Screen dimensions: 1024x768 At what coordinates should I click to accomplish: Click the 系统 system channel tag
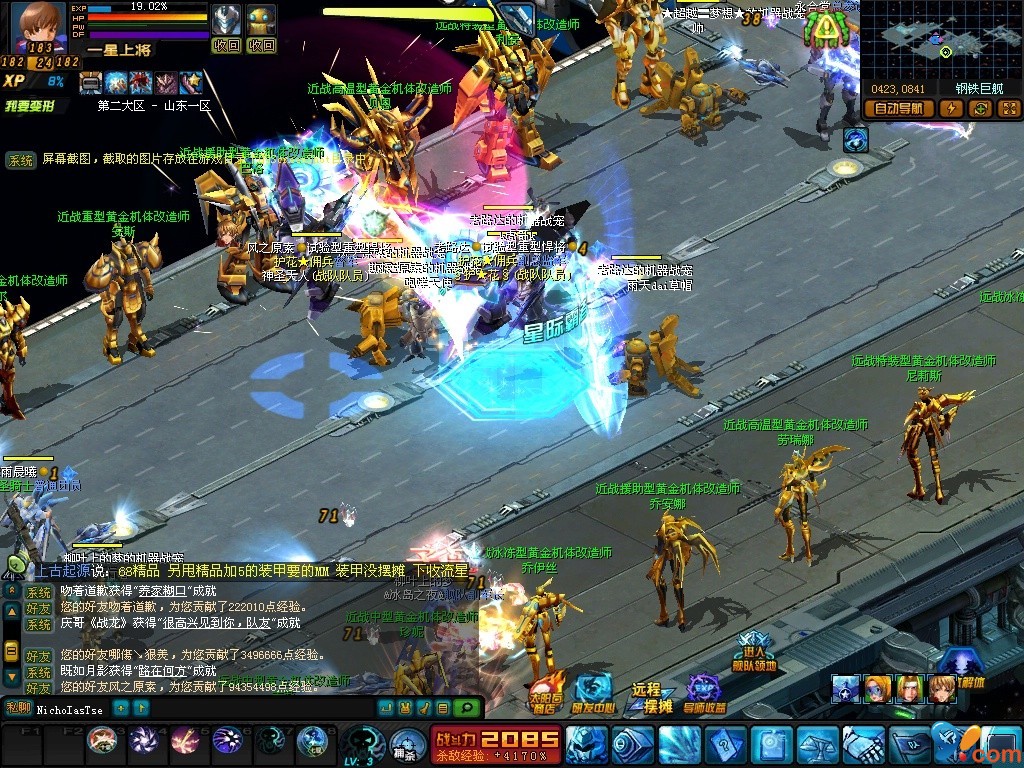click(x=20, y=160)
